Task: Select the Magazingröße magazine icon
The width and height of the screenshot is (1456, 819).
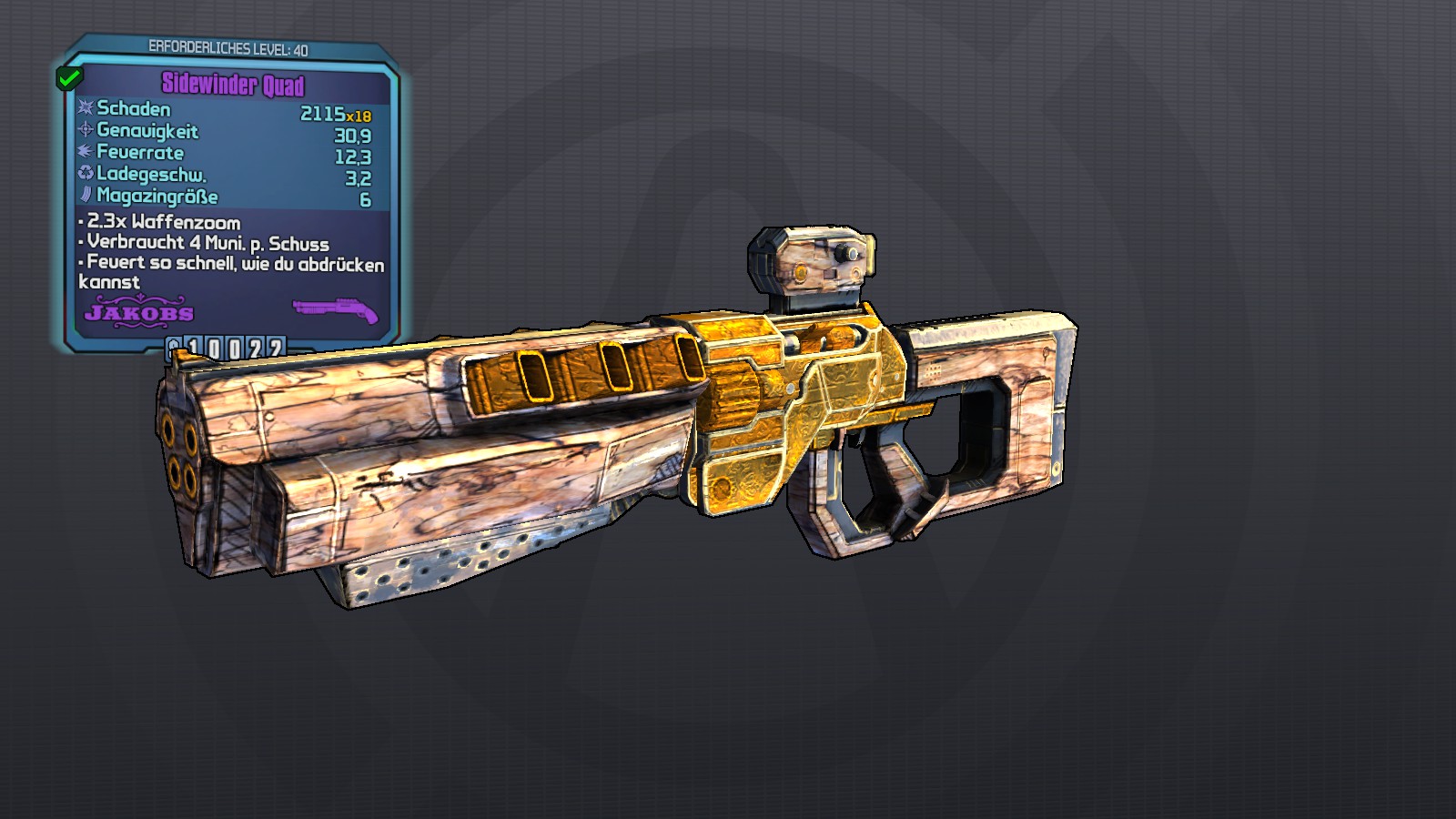Action: [86, 194]
